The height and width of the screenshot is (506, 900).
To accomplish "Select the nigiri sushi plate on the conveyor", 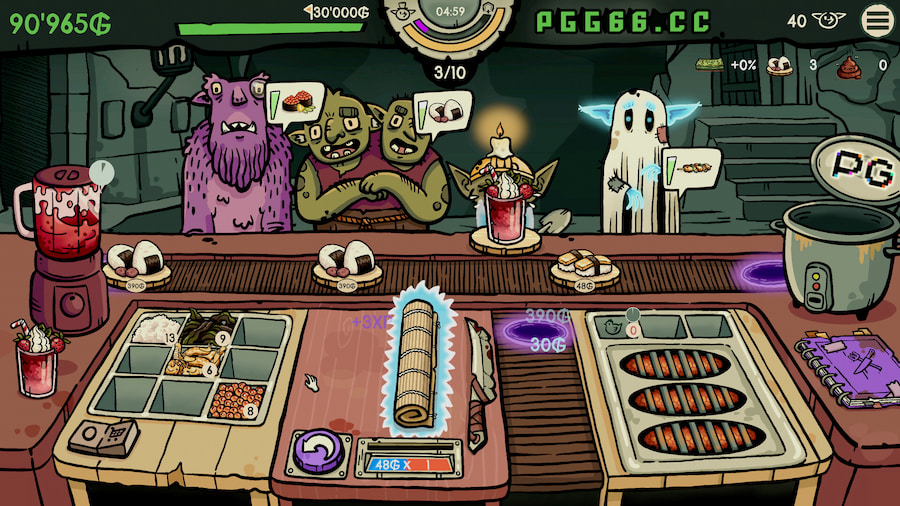I will pyautogui.click(x=584, y=266).
